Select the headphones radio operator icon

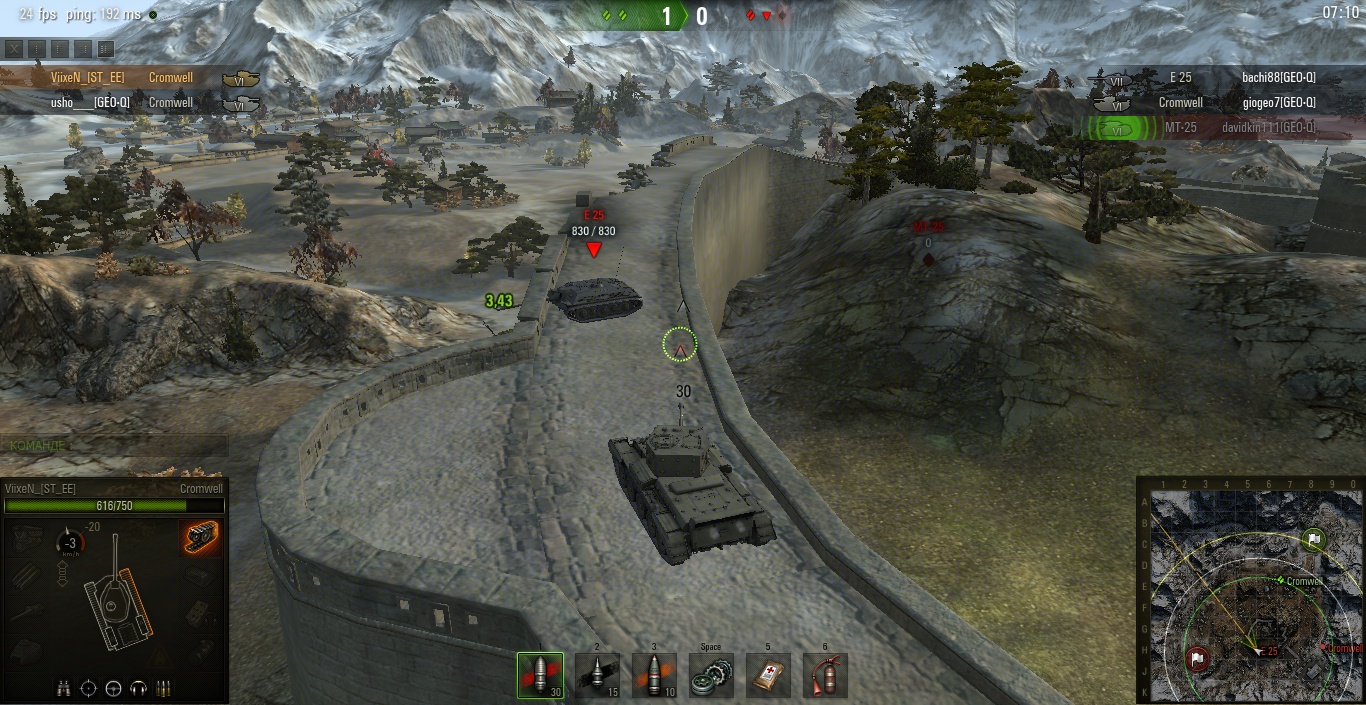pos(139,688)
